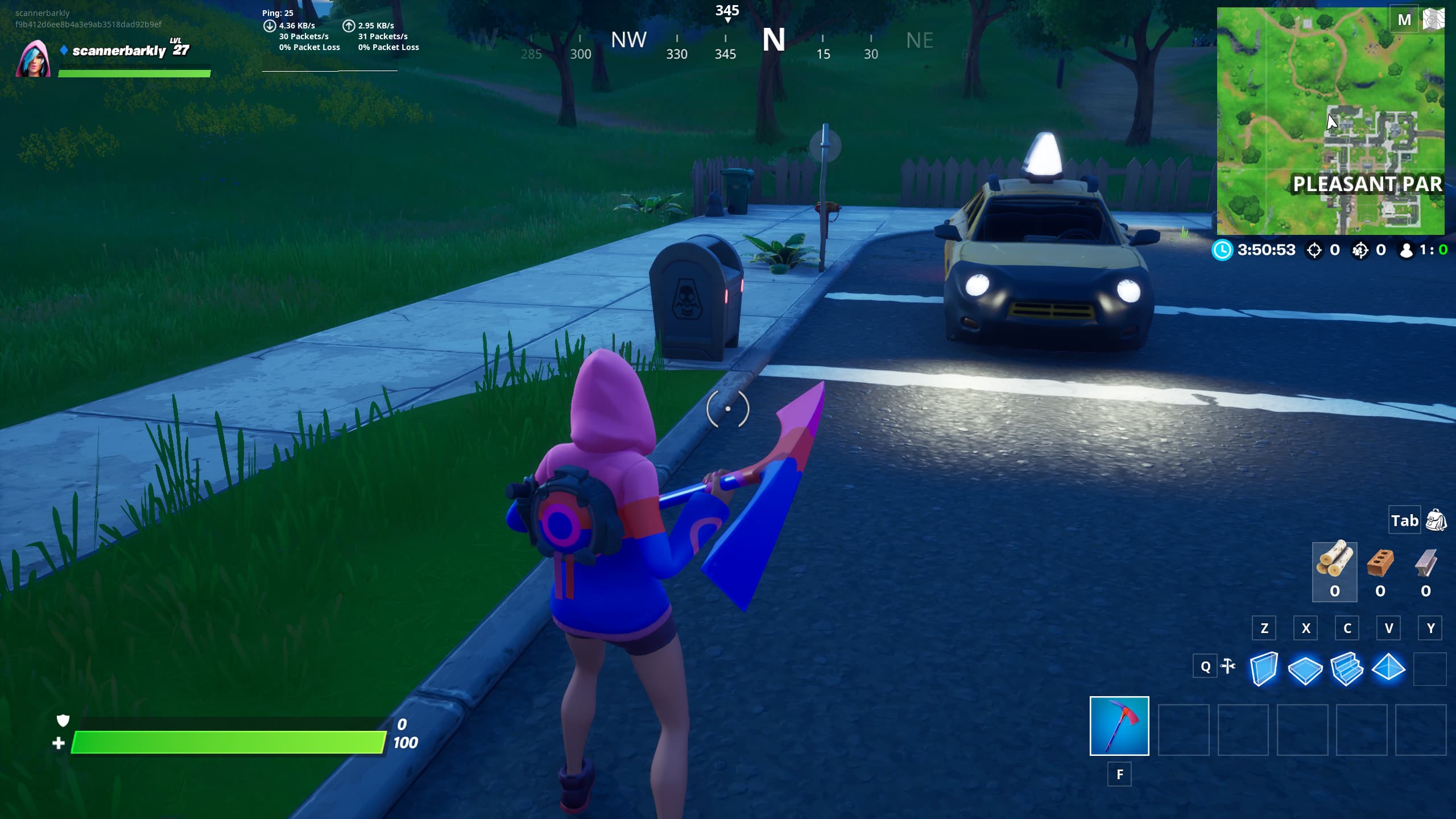
Task: Click the players remaining icon
Action: pos(1406,250)
